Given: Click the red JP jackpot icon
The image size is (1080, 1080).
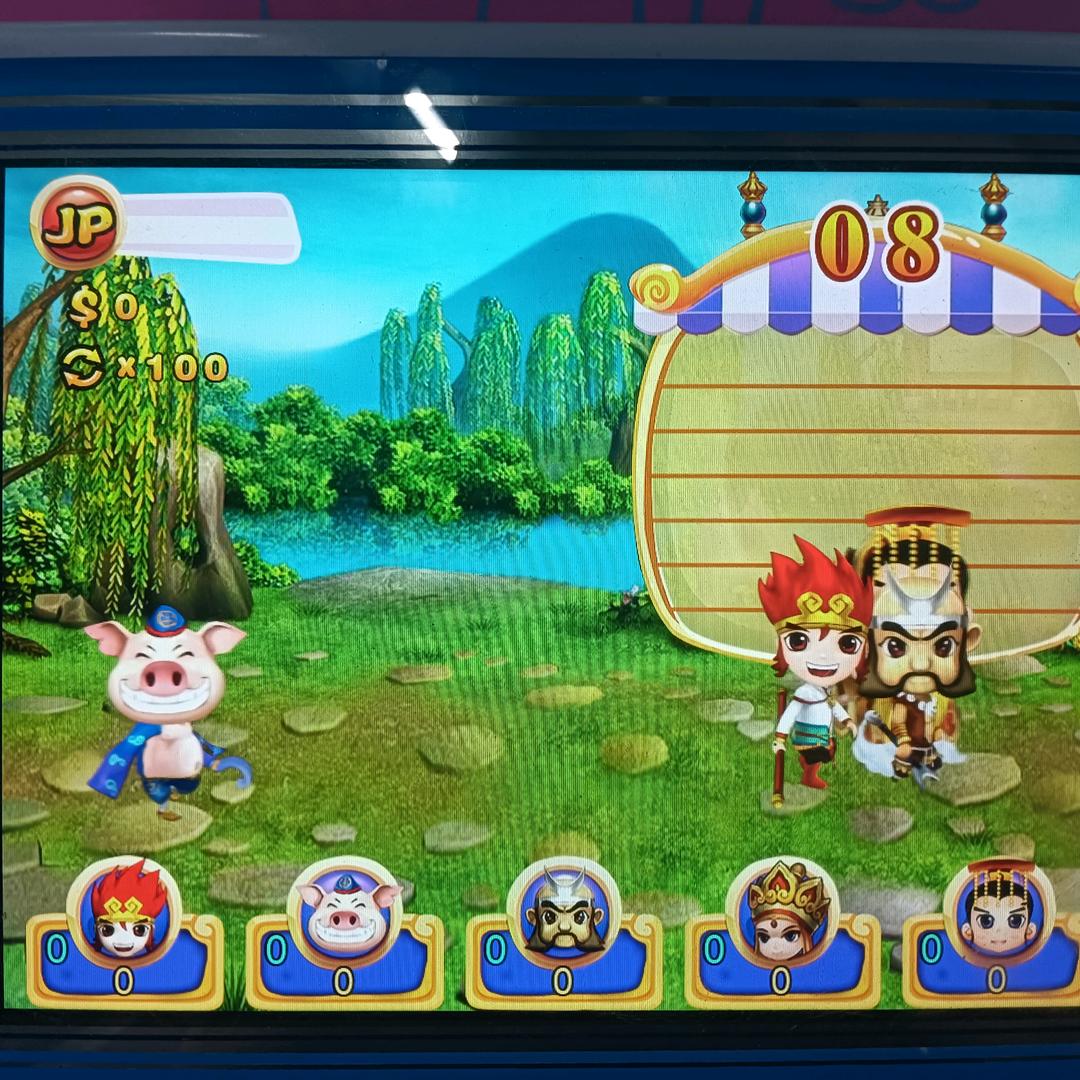Looking at the screenshot, I should pos(77,223).
